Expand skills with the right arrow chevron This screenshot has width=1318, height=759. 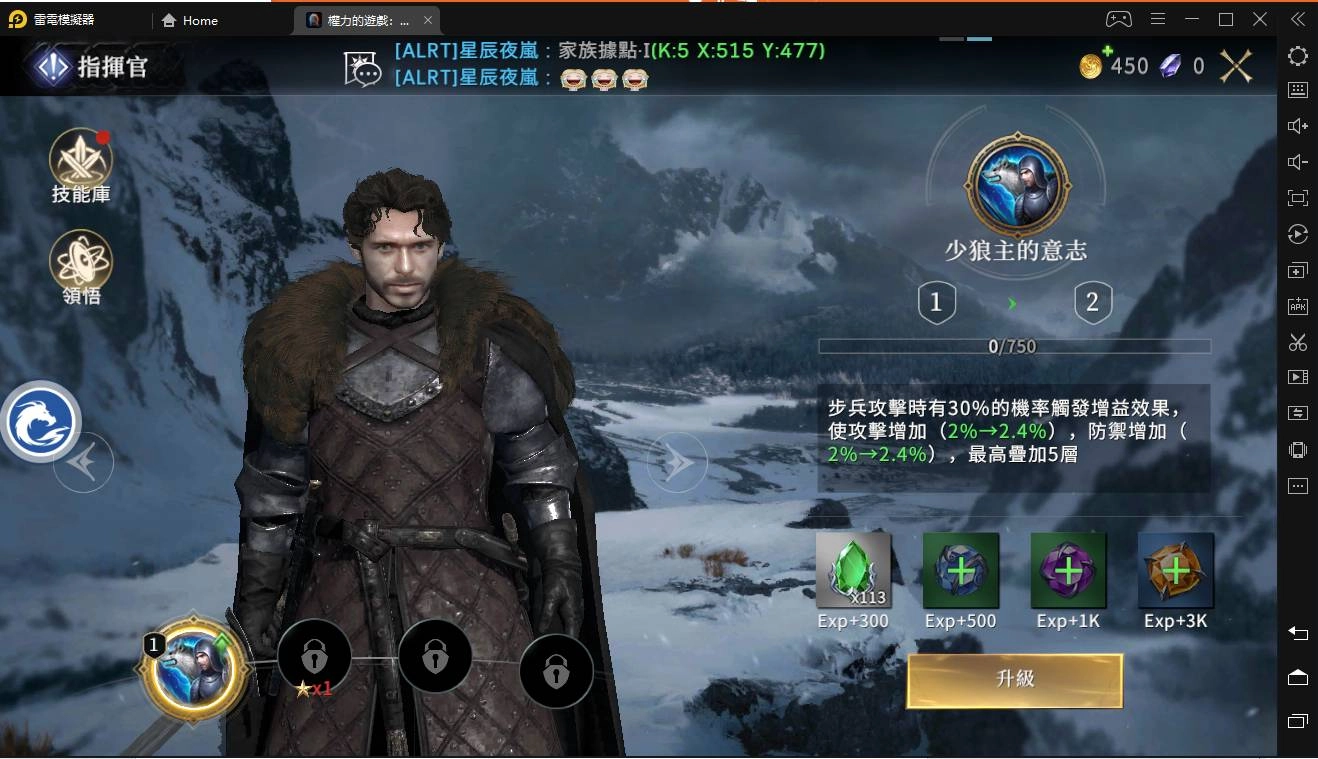tap(677, 461)
